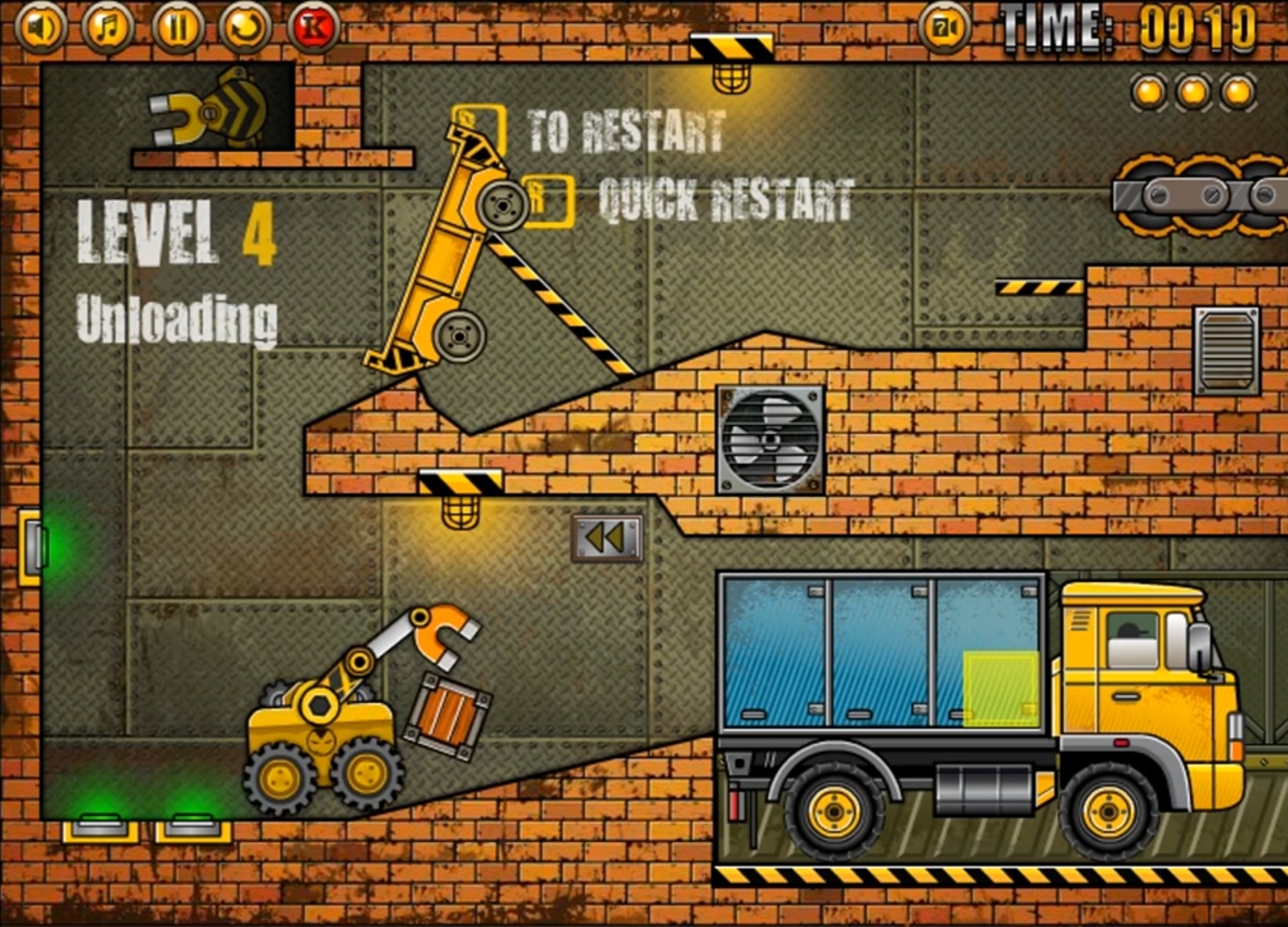Click the red Kongregate K icon
Viewport: 1288px width, 927px height.
[314, 26]
